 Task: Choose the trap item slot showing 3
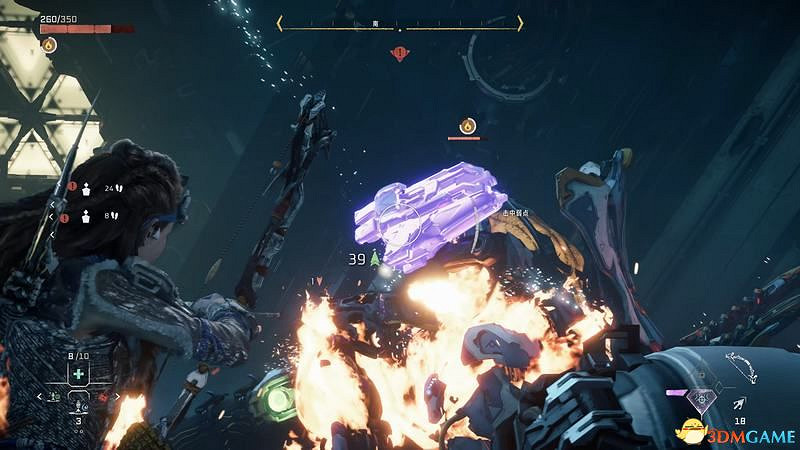pyautogui.click(x=79, y=404)
